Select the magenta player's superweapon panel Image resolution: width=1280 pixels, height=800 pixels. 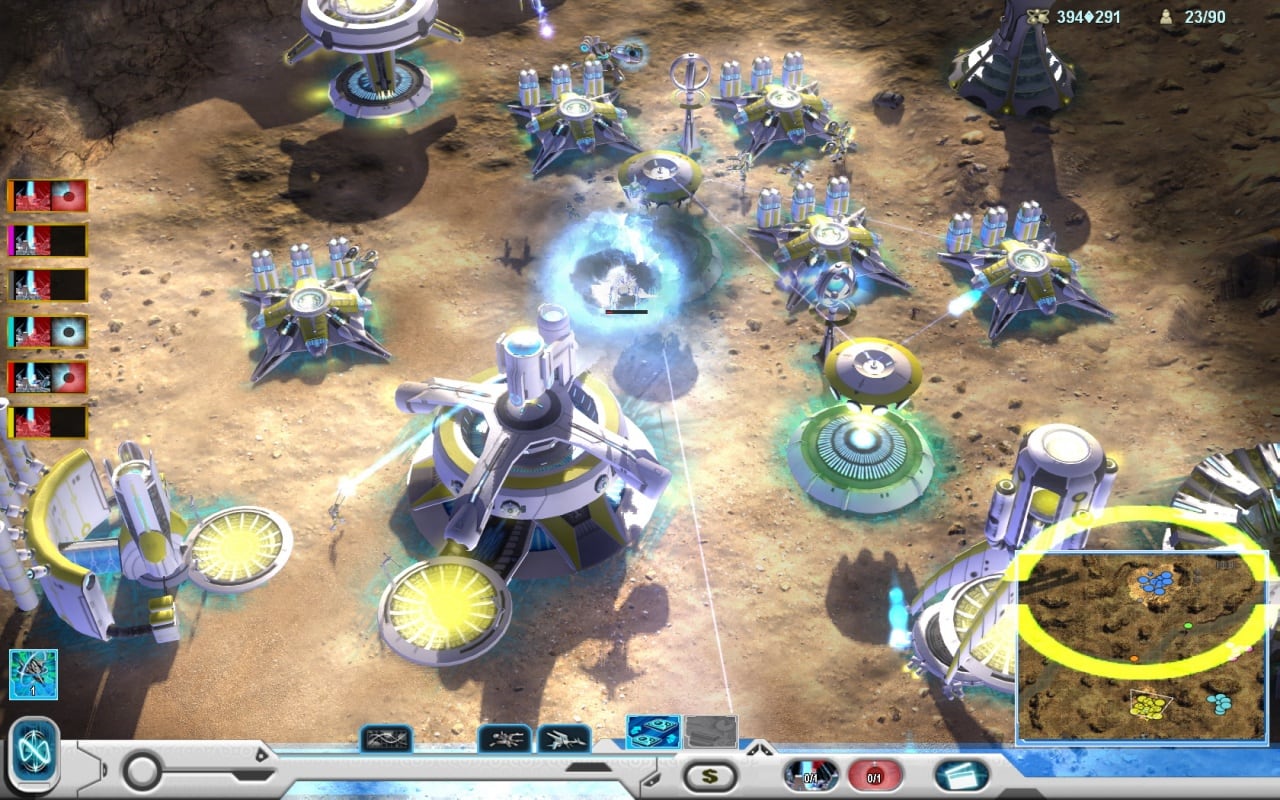coord(48,240)
